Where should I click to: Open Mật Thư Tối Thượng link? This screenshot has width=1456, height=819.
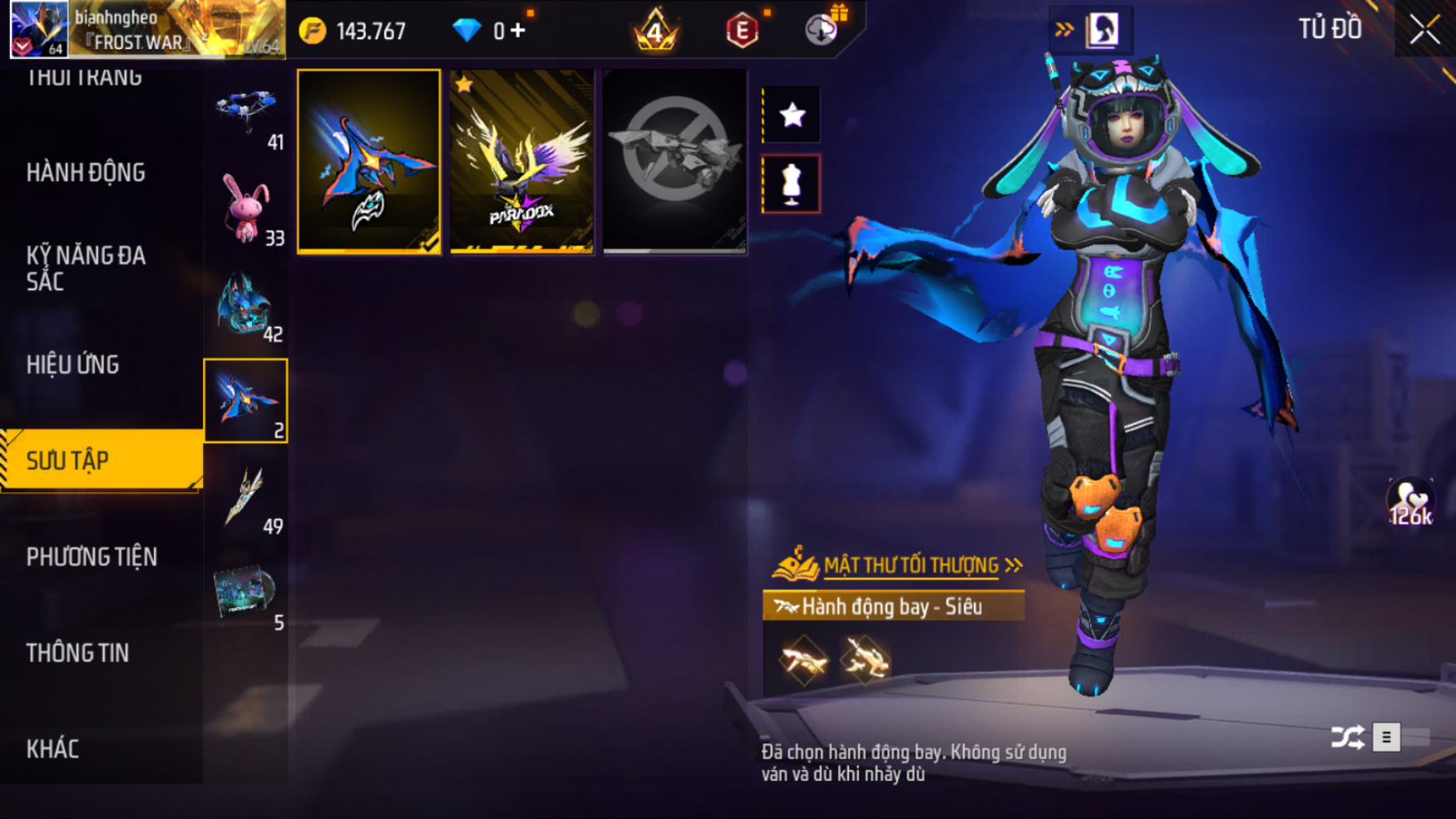tap(911, 565)
